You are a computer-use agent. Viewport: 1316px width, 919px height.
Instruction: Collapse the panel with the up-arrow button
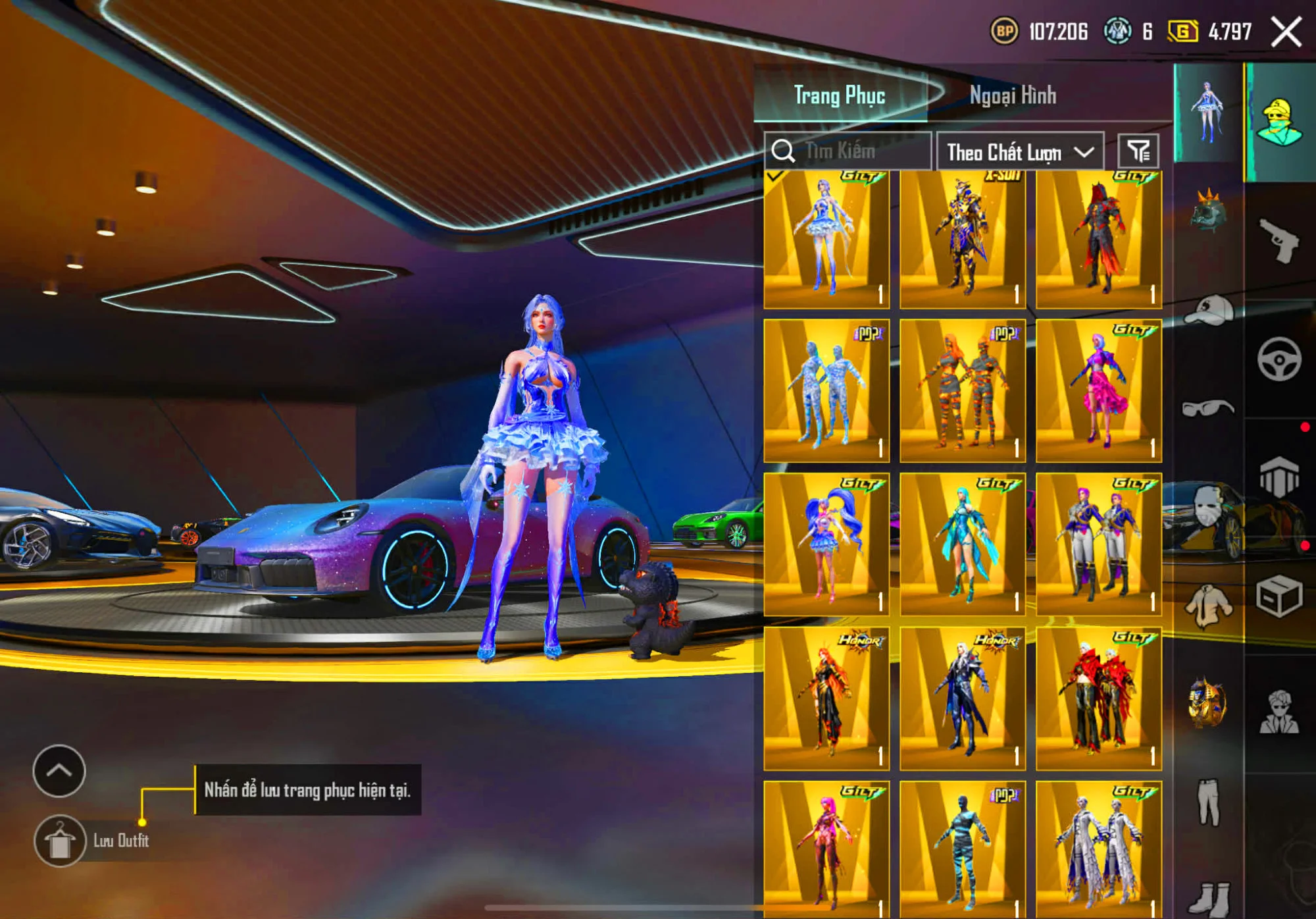point(59,770)
